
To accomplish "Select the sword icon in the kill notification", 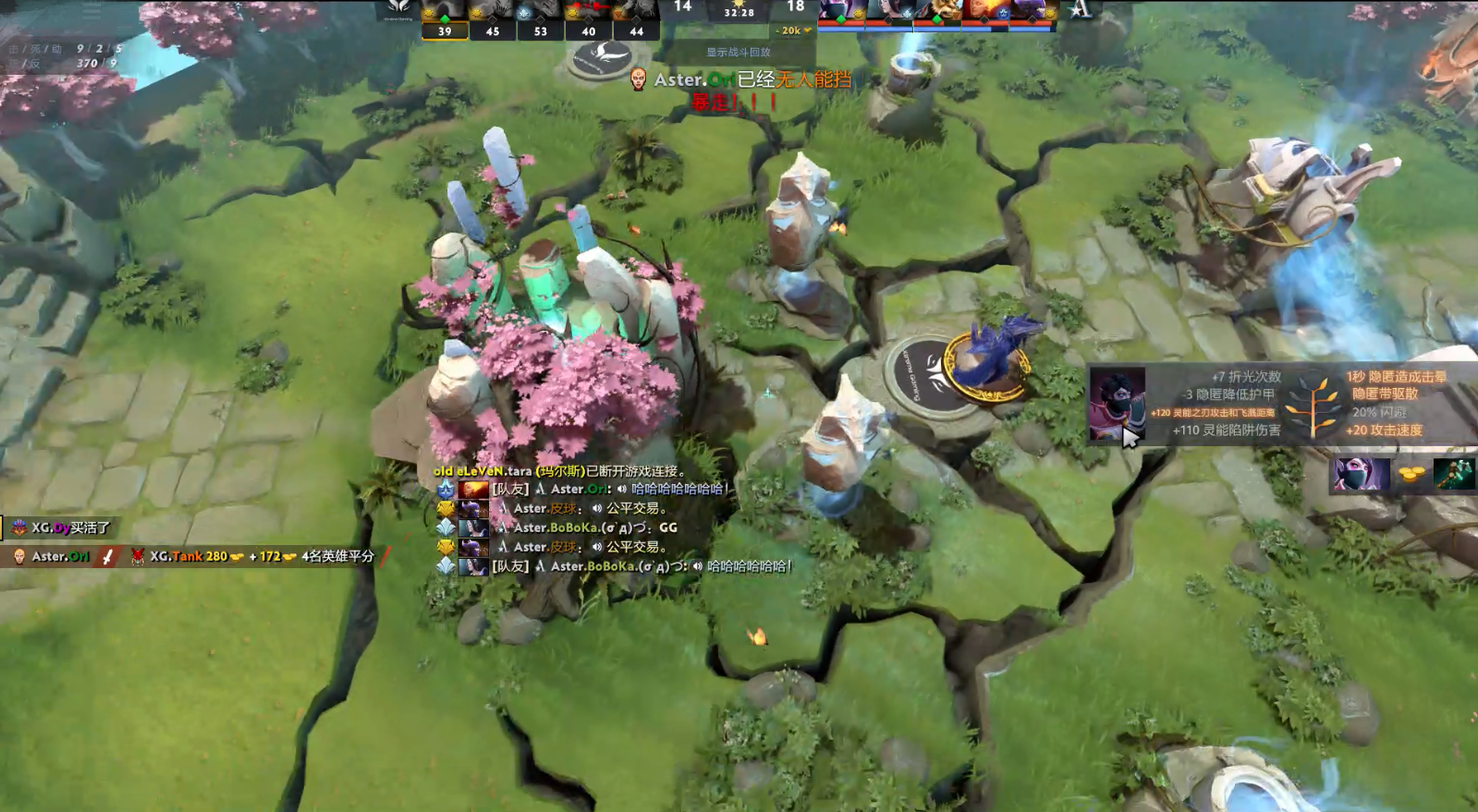I will [x=107, y=555].
